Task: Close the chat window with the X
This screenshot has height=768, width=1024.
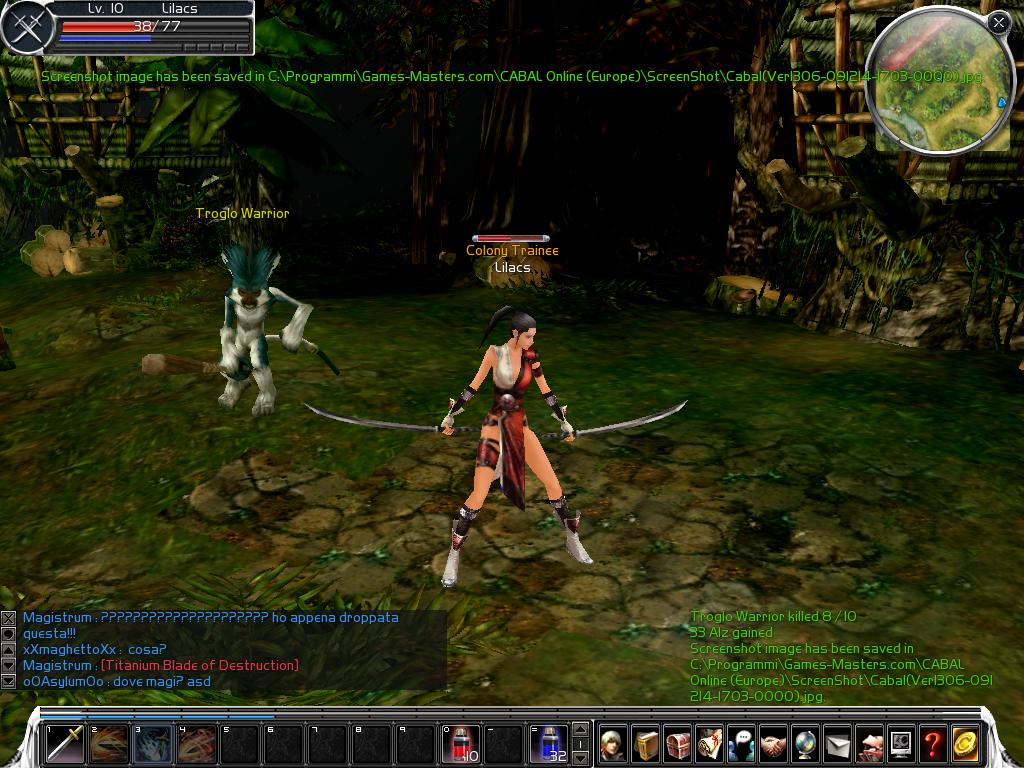Action: [9, 619]
